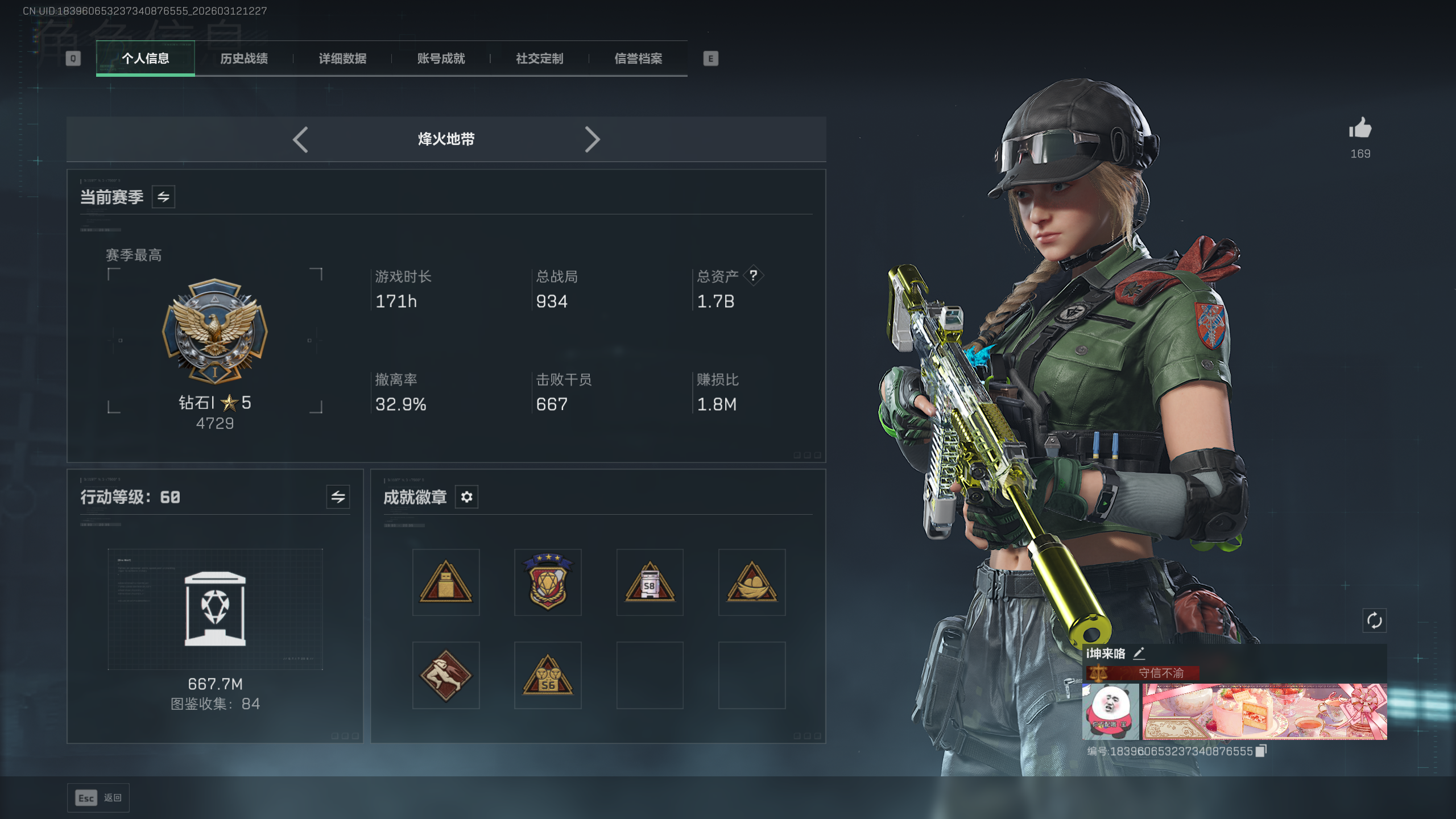Click the left arrow beside 烽火地带
Screen dimensions: 1456x819
pos(300,139)
